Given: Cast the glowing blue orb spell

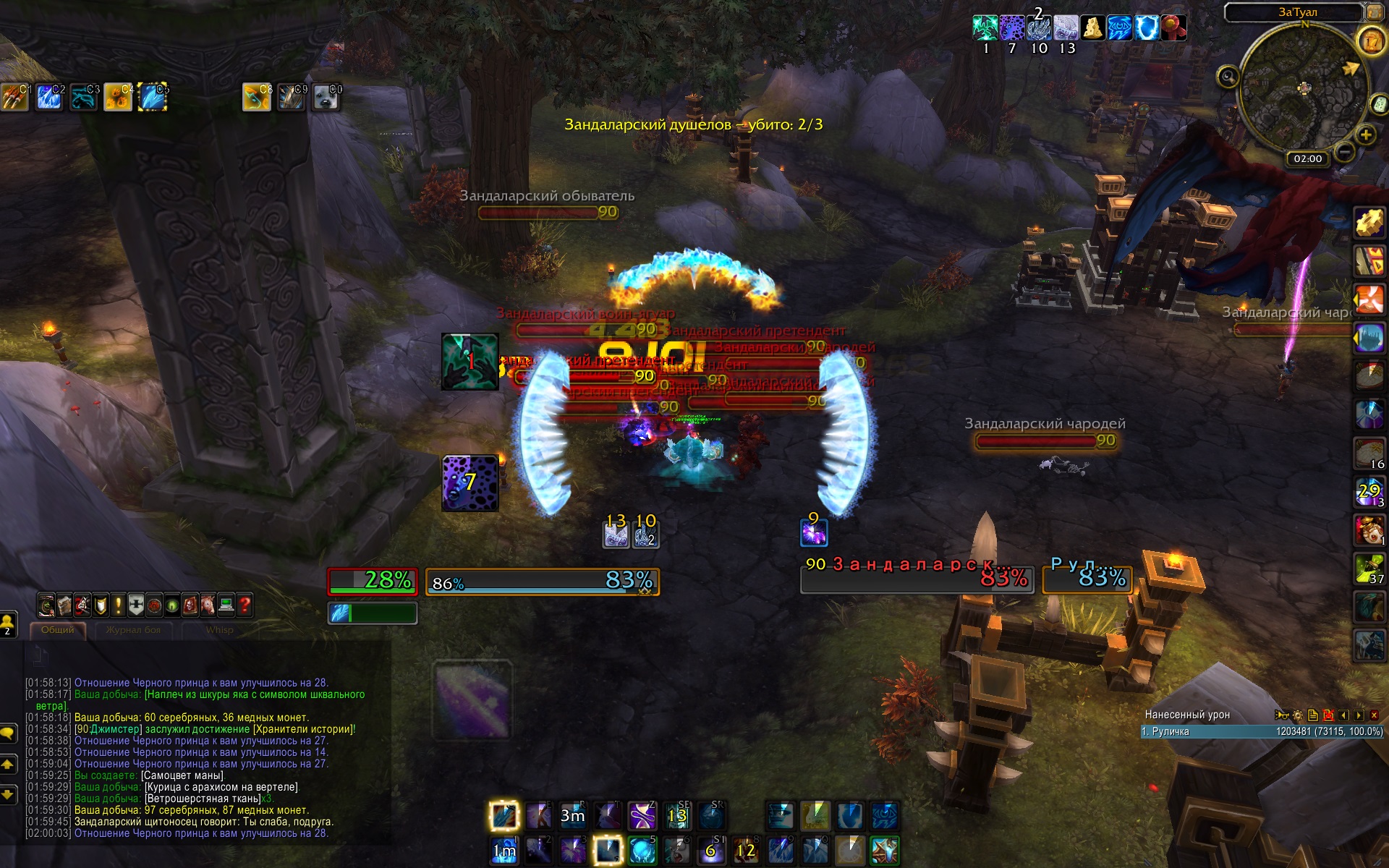Looking at the screenshot, I should click(642, 851).
